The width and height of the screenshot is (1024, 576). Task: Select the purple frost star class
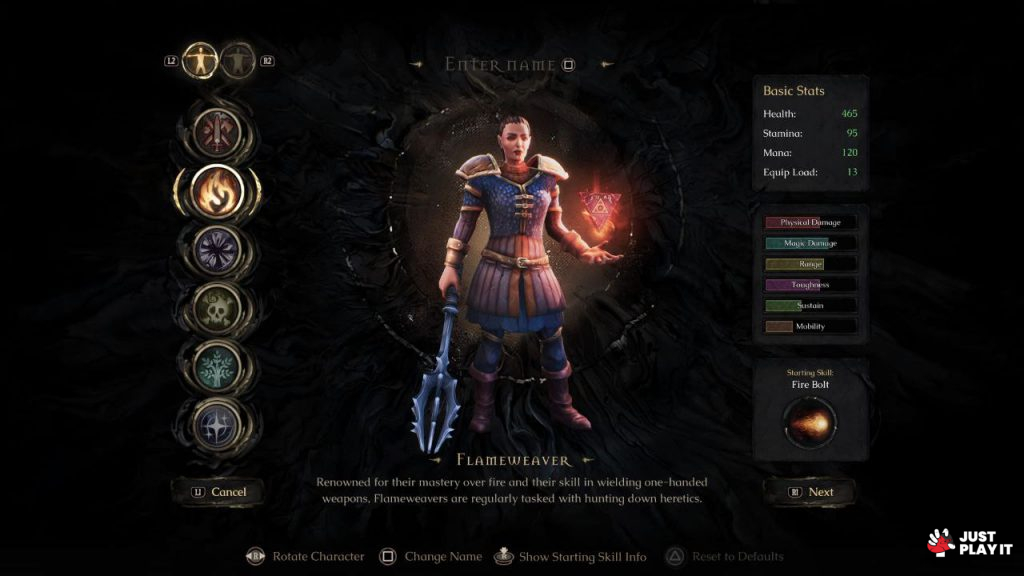pyautogui.click(x=215, y=248)
